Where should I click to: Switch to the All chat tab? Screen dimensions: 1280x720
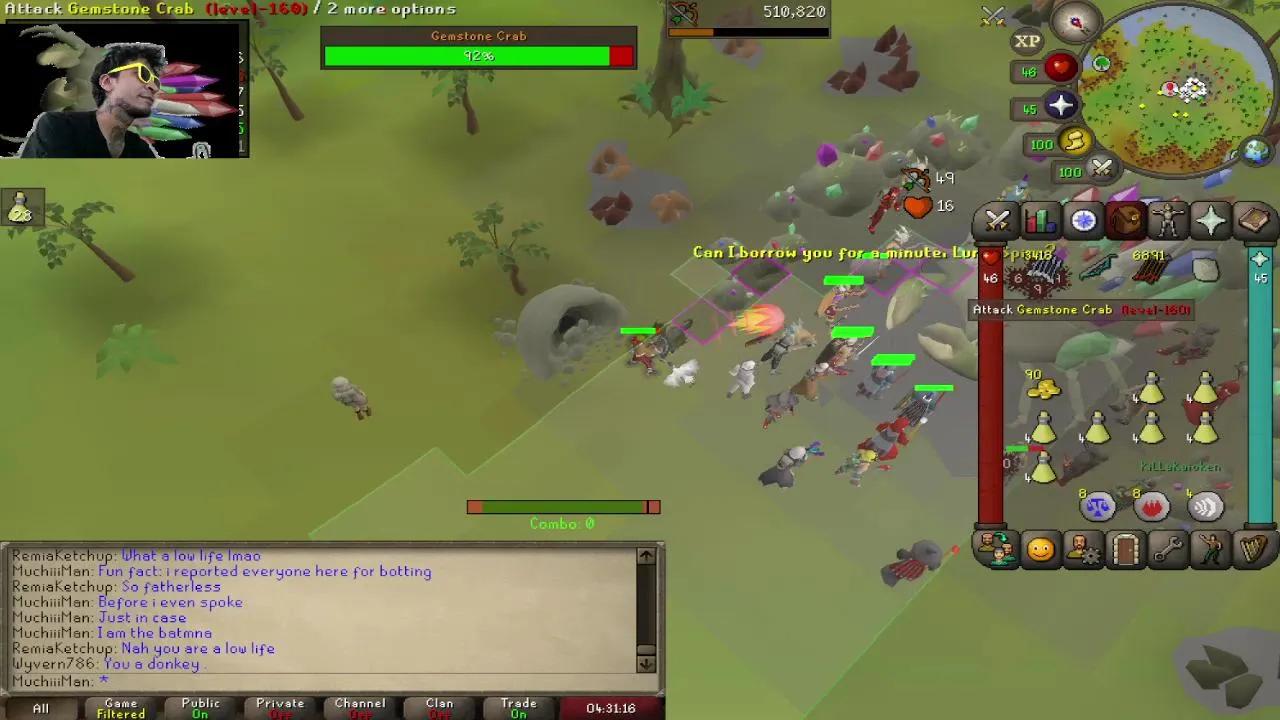click(x=40, y=708)
